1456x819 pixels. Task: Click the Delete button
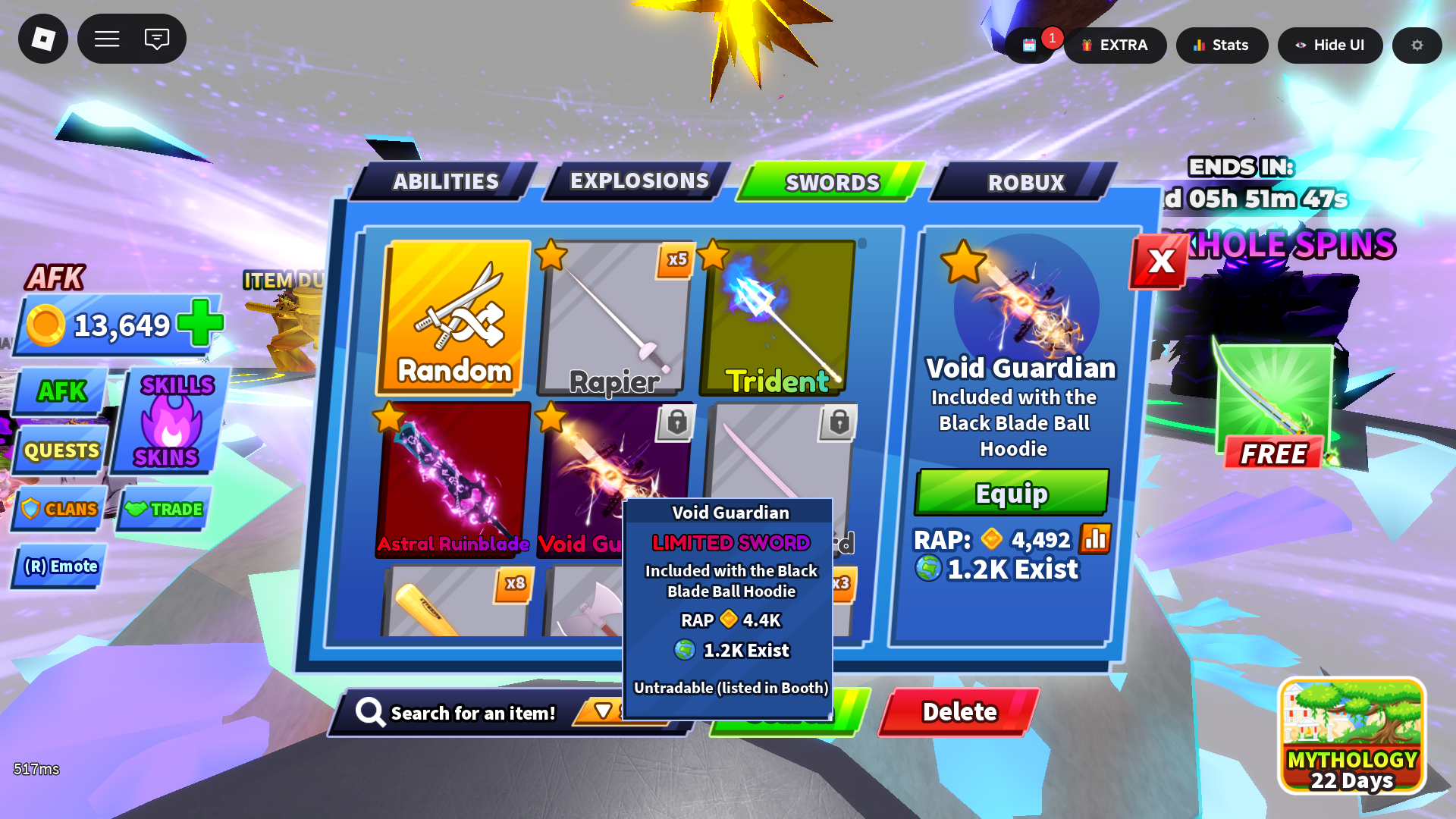click(959, 711)
